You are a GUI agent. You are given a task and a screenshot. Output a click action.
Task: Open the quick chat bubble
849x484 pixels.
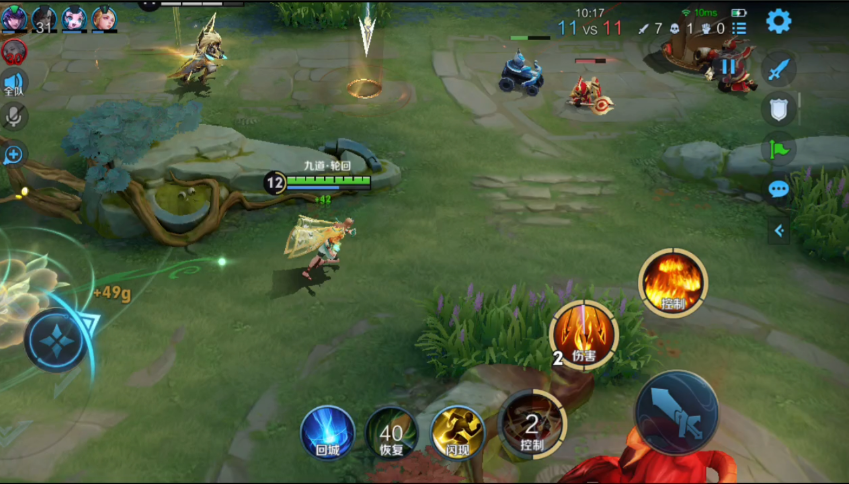click(x=778, y=190)
